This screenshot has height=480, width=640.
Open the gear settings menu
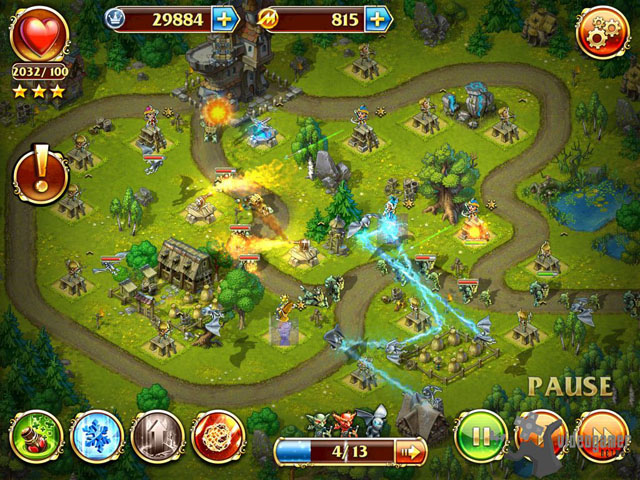point(602,34)
